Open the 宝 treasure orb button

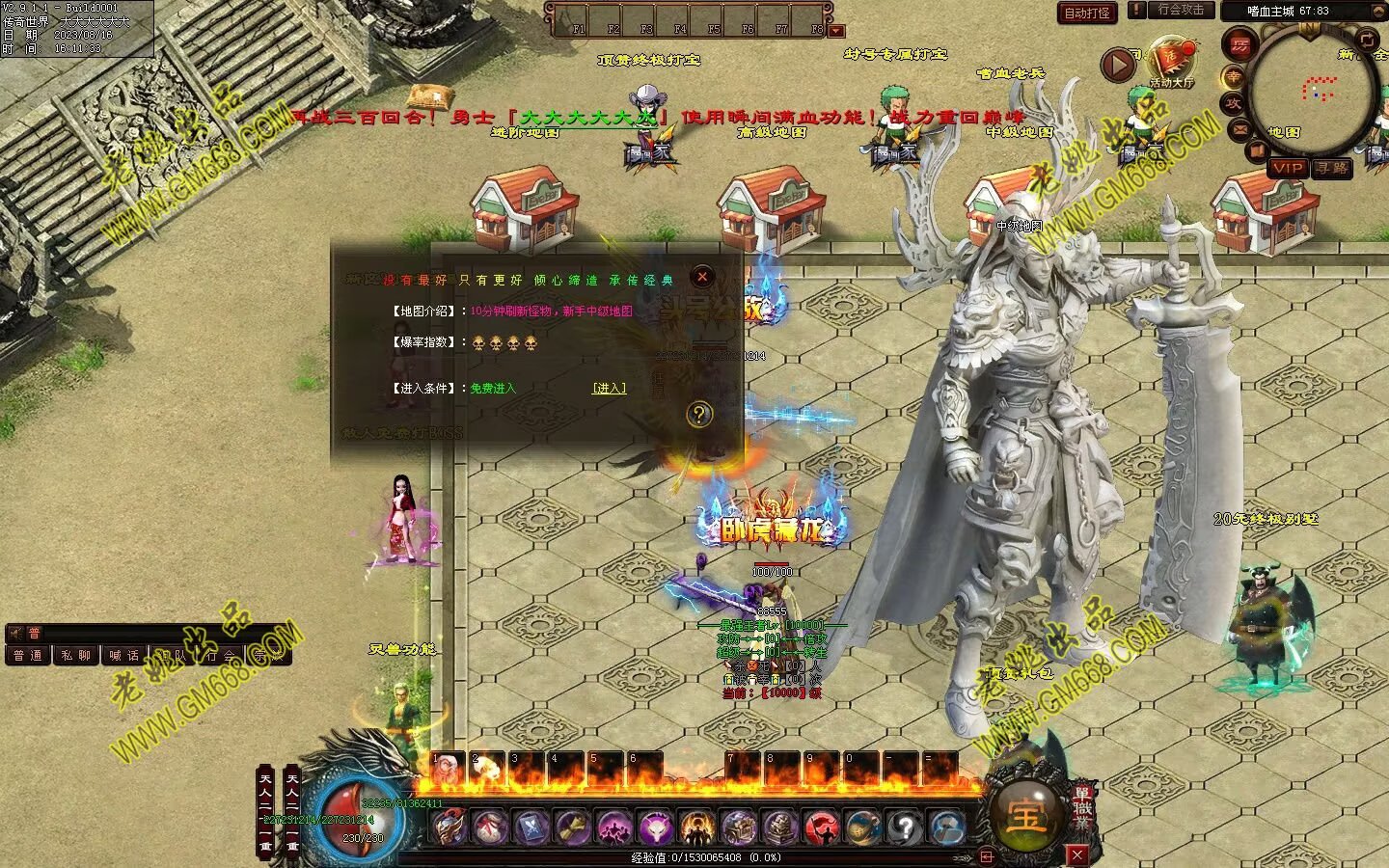coord(1024,817)
